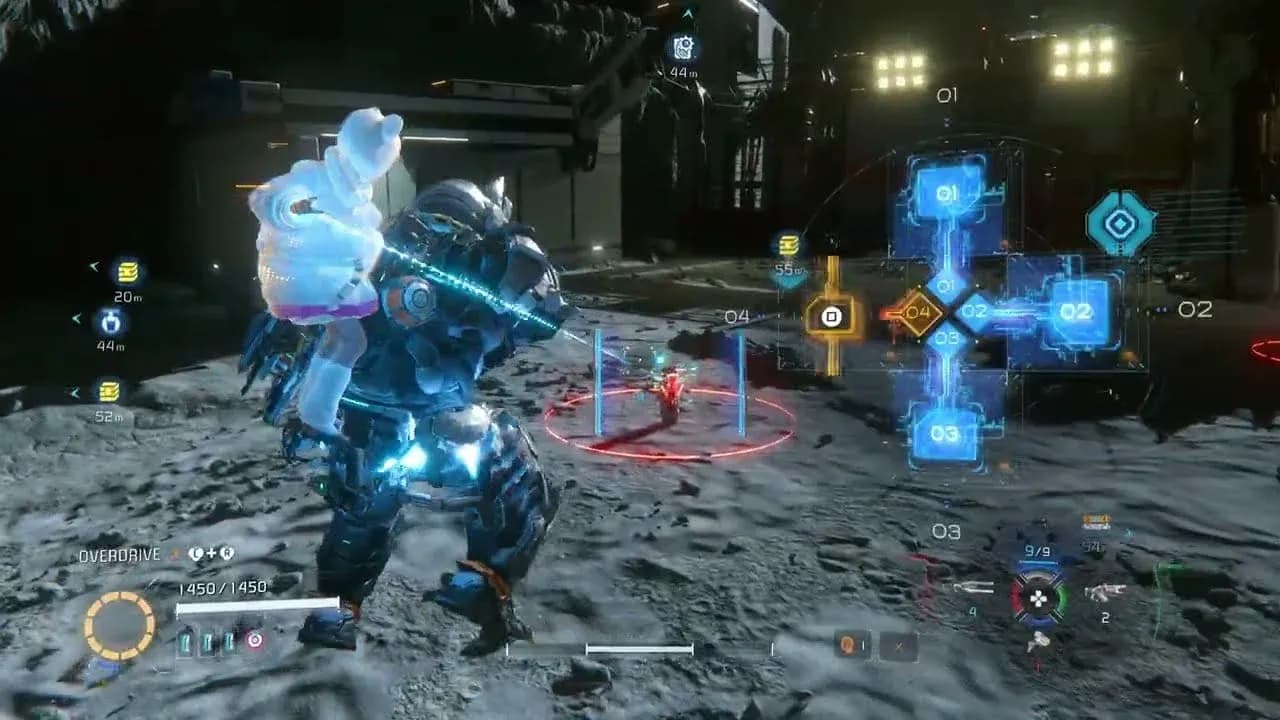The height and width of the screenshot is (720, 1280).
Task: Click the top 44m waypoint icon
Action: coord(684,47)
